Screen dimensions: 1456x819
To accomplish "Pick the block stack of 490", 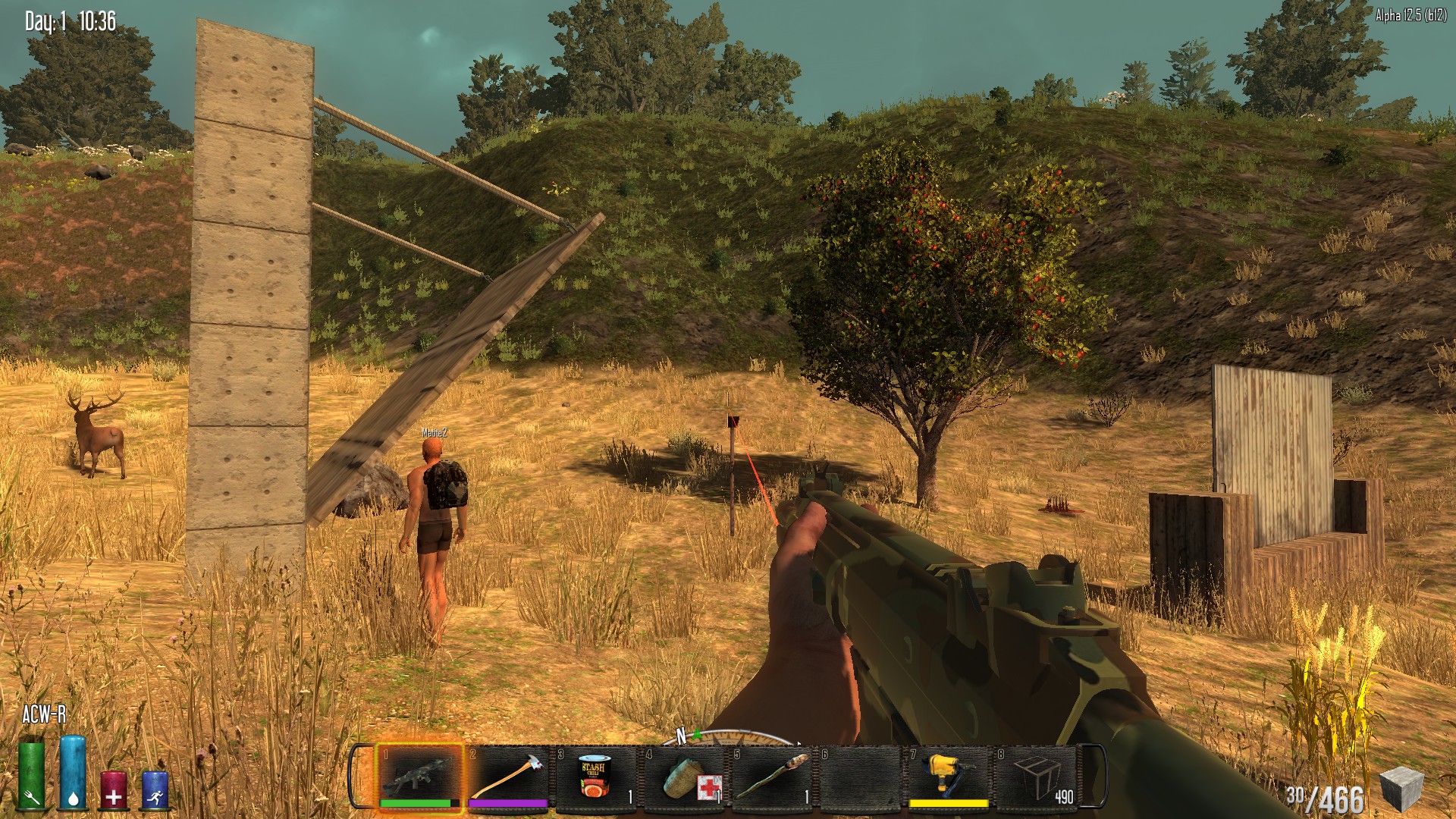I will point(1037,777).
